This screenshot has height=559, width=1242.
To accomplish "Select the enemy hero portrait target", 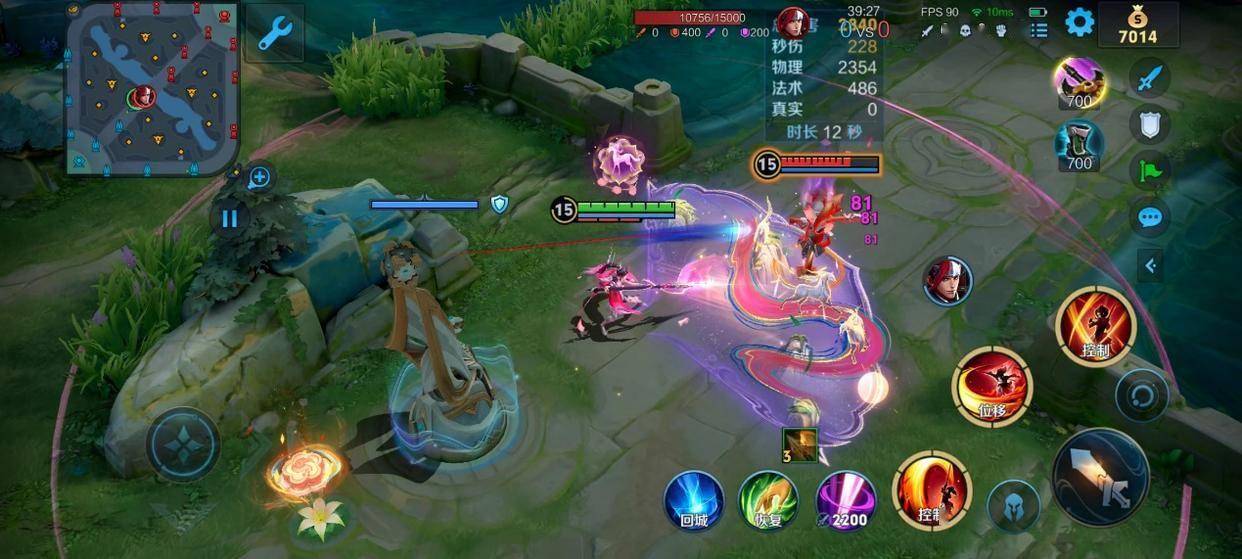I will pyautogui.click(x=947, y=281).
